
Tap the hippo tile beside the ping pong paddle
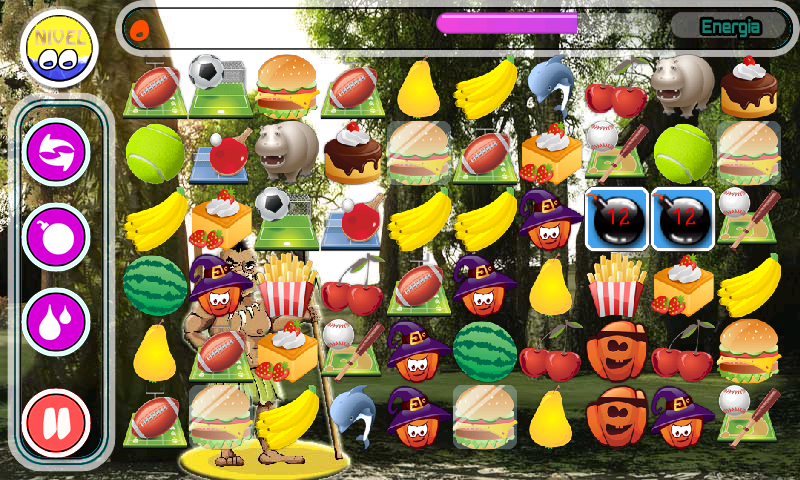pyautogui.click(x=287, y=151)
